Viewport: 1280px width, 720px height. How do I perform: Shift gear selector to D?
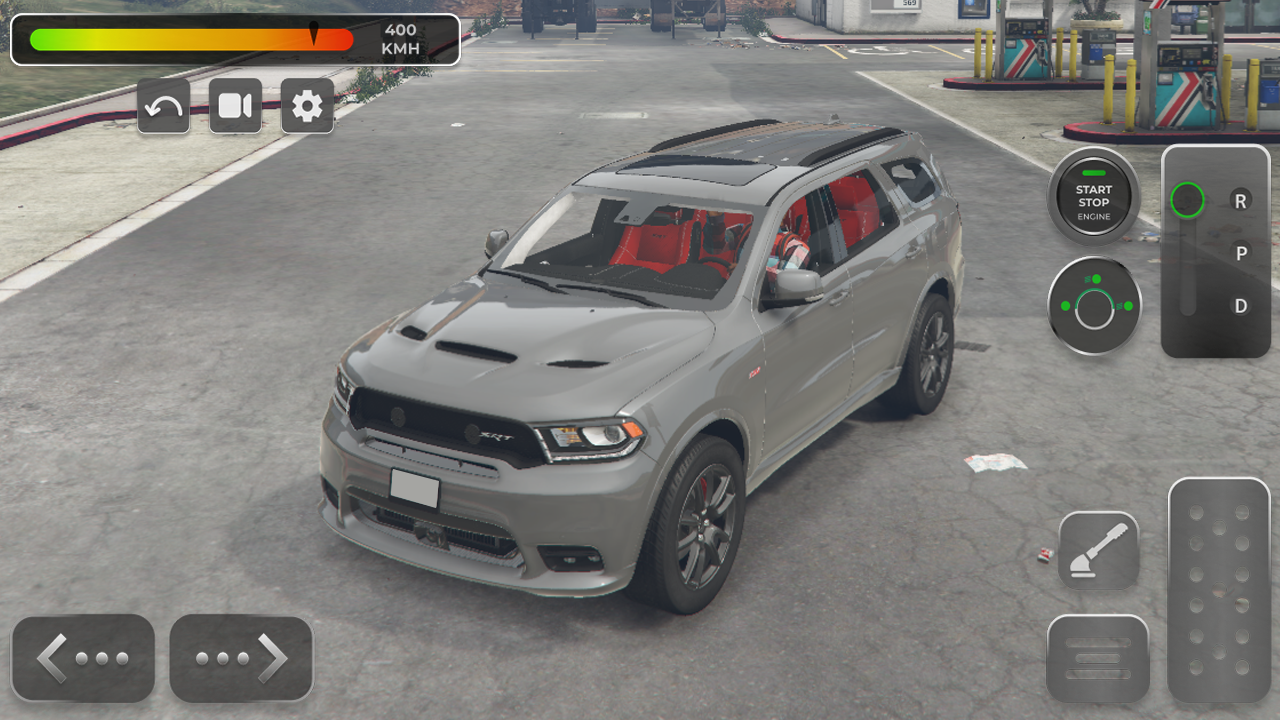point(1240,306)
